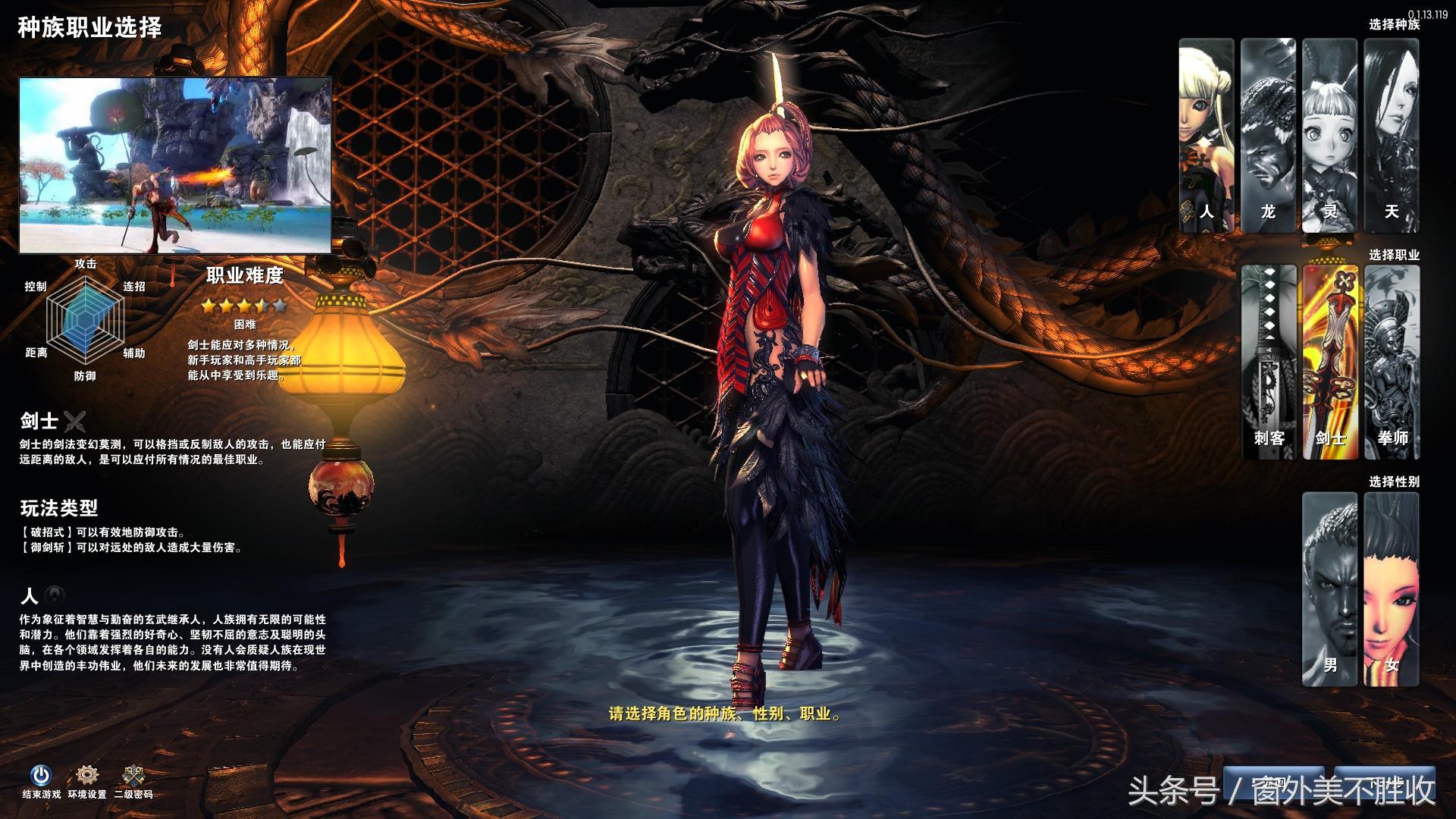Choose the 龙 race portrait
The image size is (1456, 819).
click(x=1268, y=135)
